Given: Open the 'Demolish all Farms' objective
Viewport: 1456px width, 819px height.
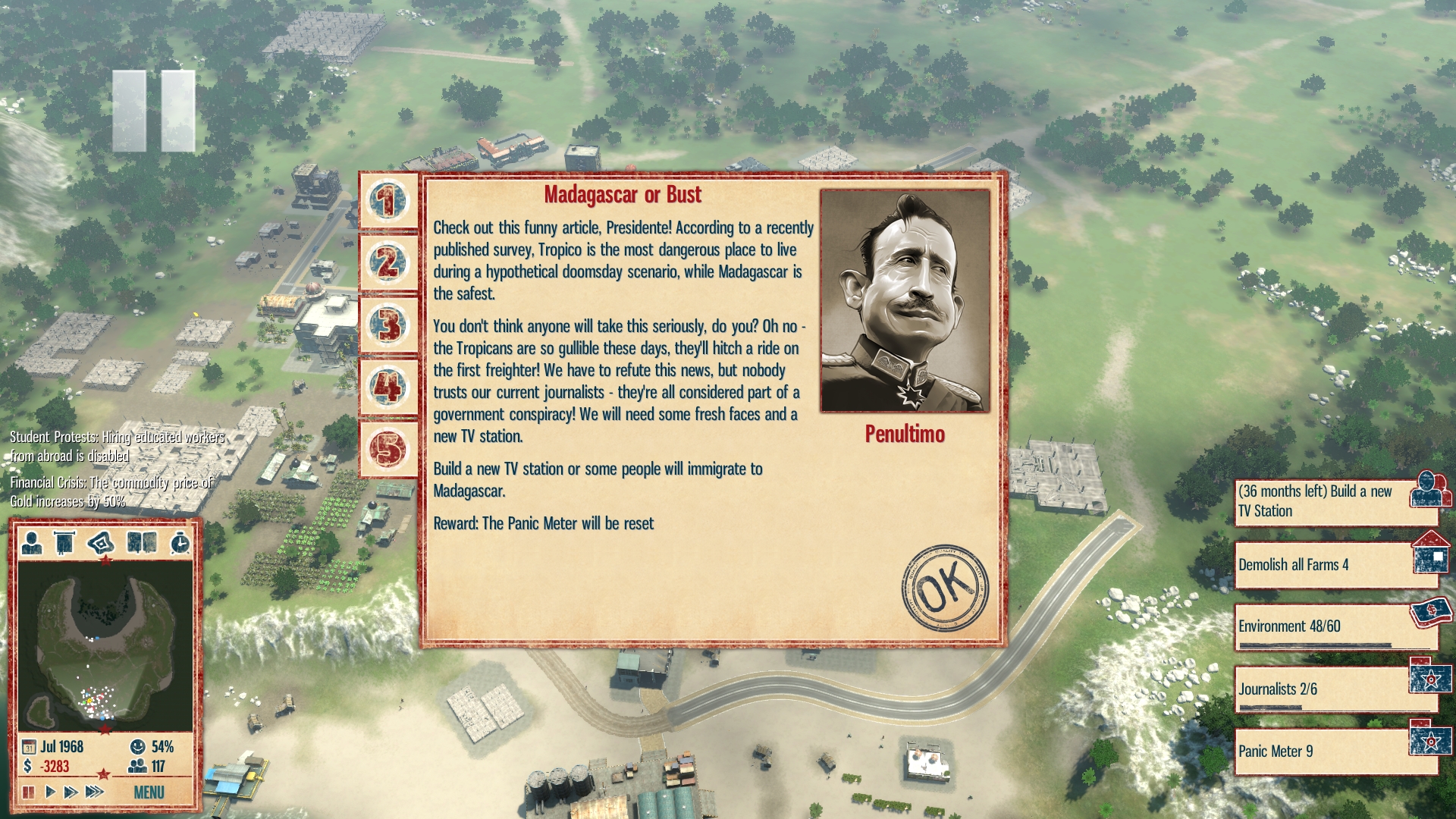Looking at the screenshot, I should (1335, 565).
